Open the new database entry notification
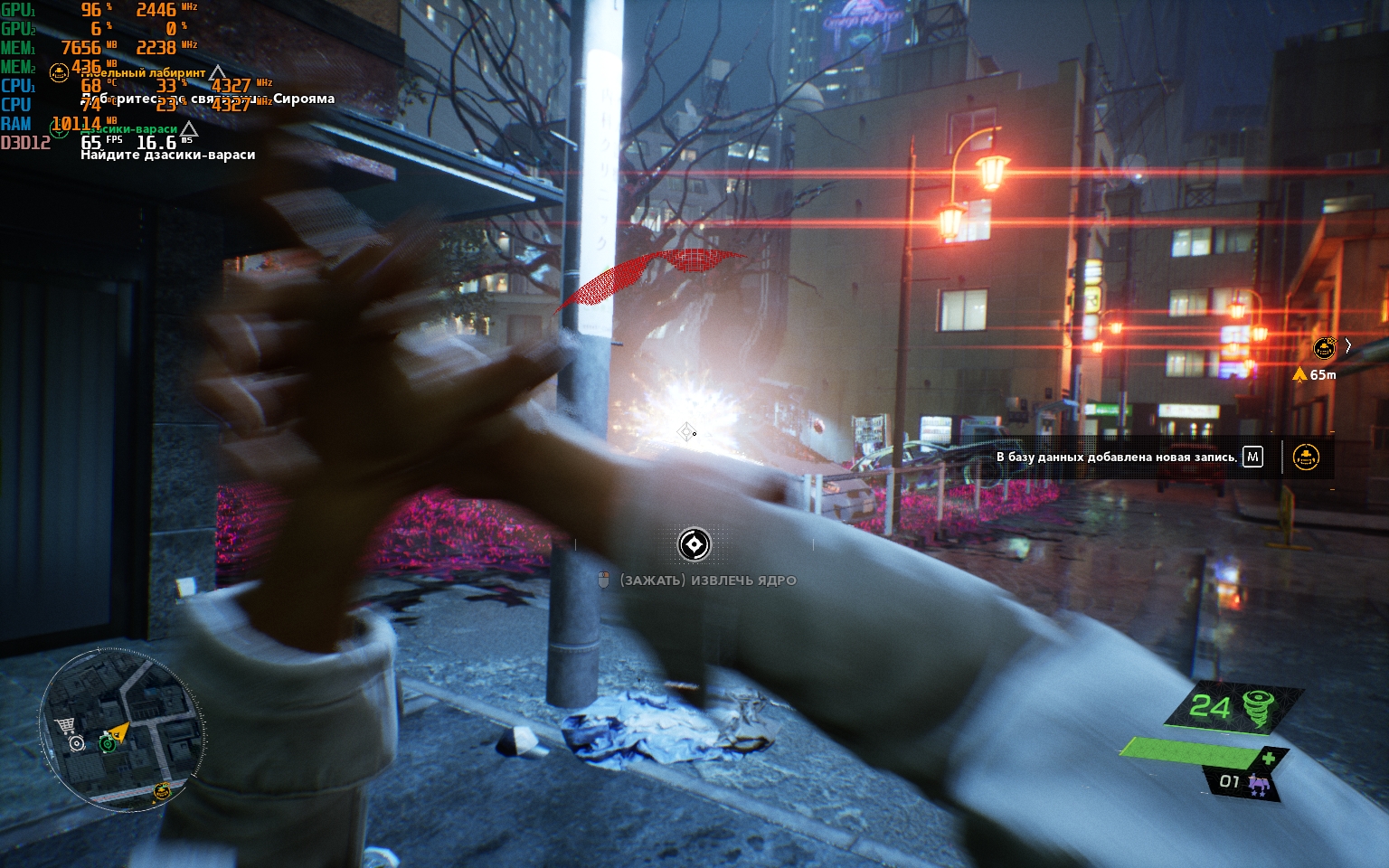1389x868 pixels. [x=1117, y=458]
